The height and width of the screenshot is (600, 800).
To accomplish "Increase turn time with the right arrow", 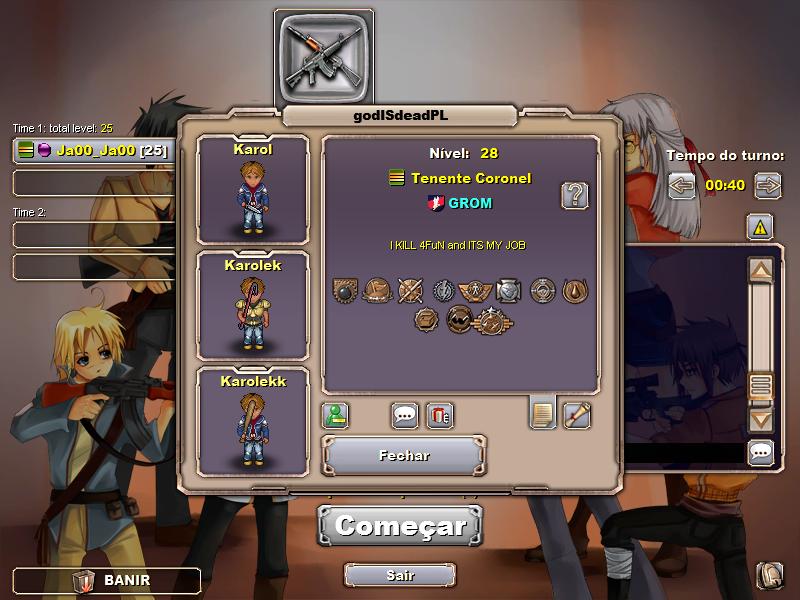I will pyautogui.click(x=768, y=185).
